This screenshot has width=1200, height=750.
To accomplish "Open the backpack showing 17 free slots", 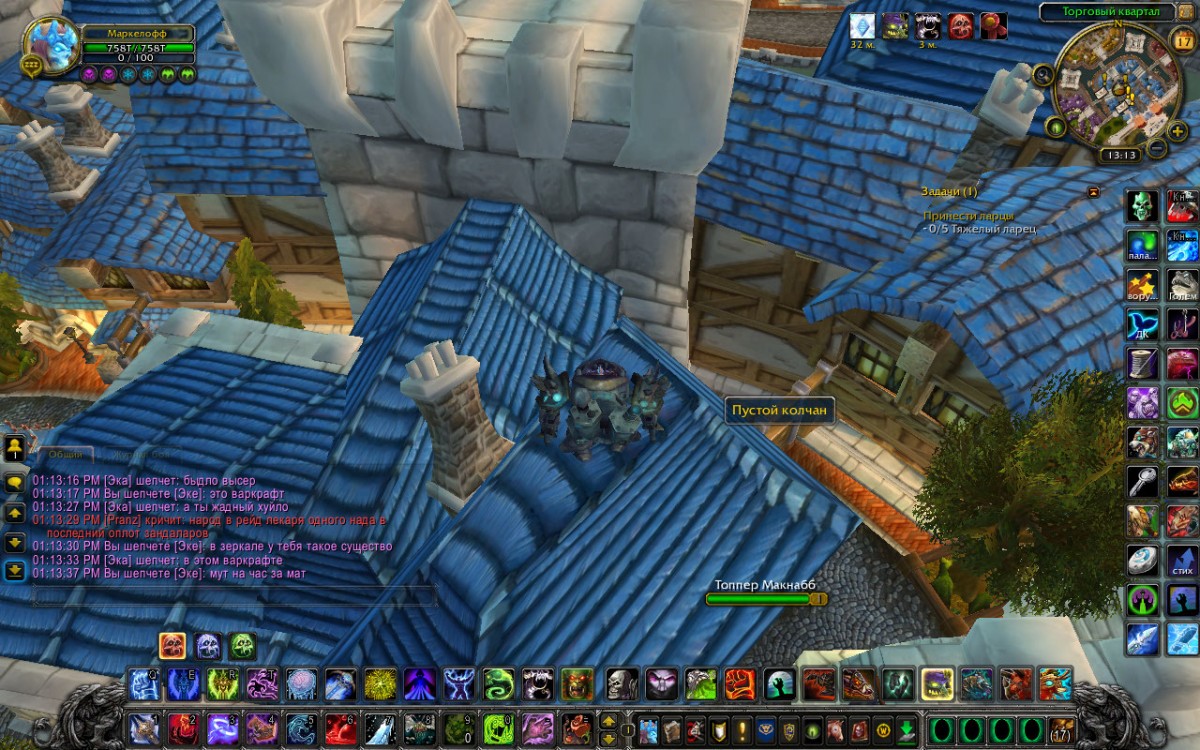I will coord(1061,728).
